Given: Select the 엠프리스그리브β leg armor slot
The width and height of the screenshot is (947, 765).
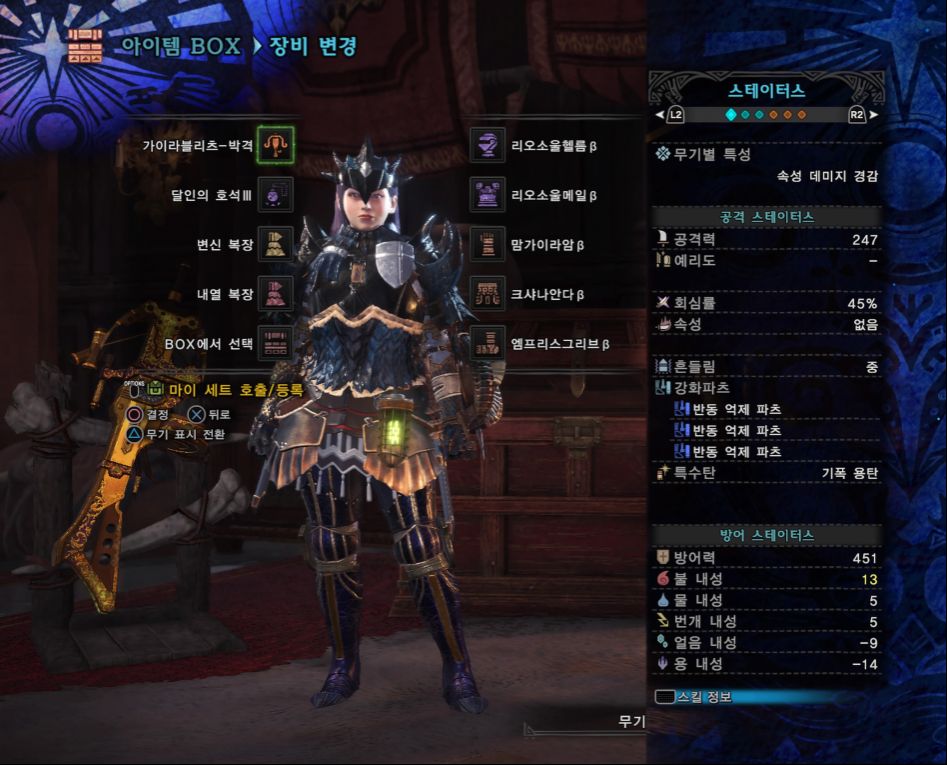Looking at the screenshot, I should 487,343.
